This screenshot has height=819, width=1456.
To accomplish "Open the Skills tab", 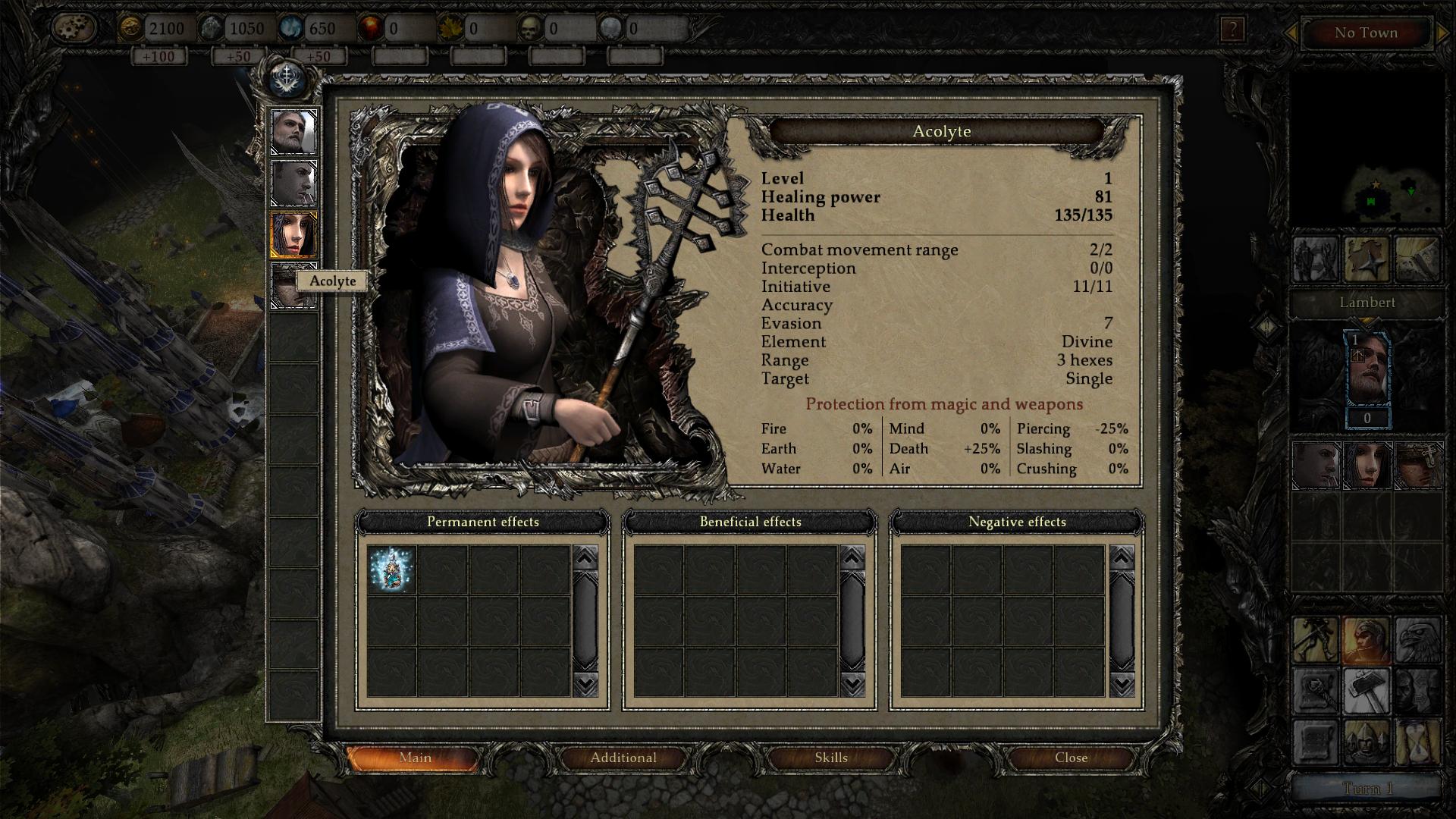I will (x=830, y=758).
